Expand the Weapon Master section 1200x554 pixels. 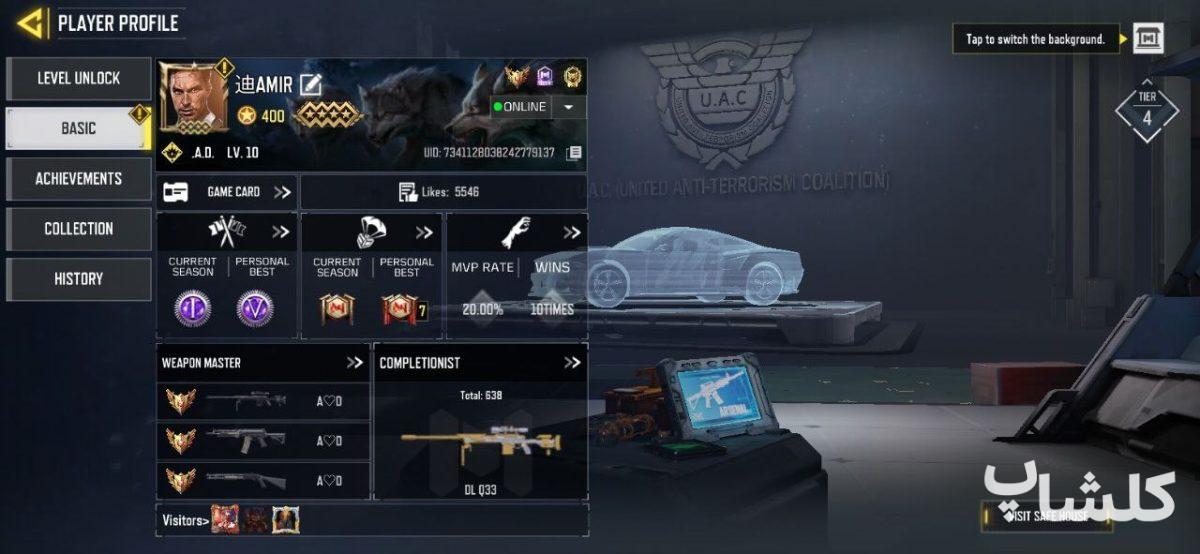coord(355,363)
